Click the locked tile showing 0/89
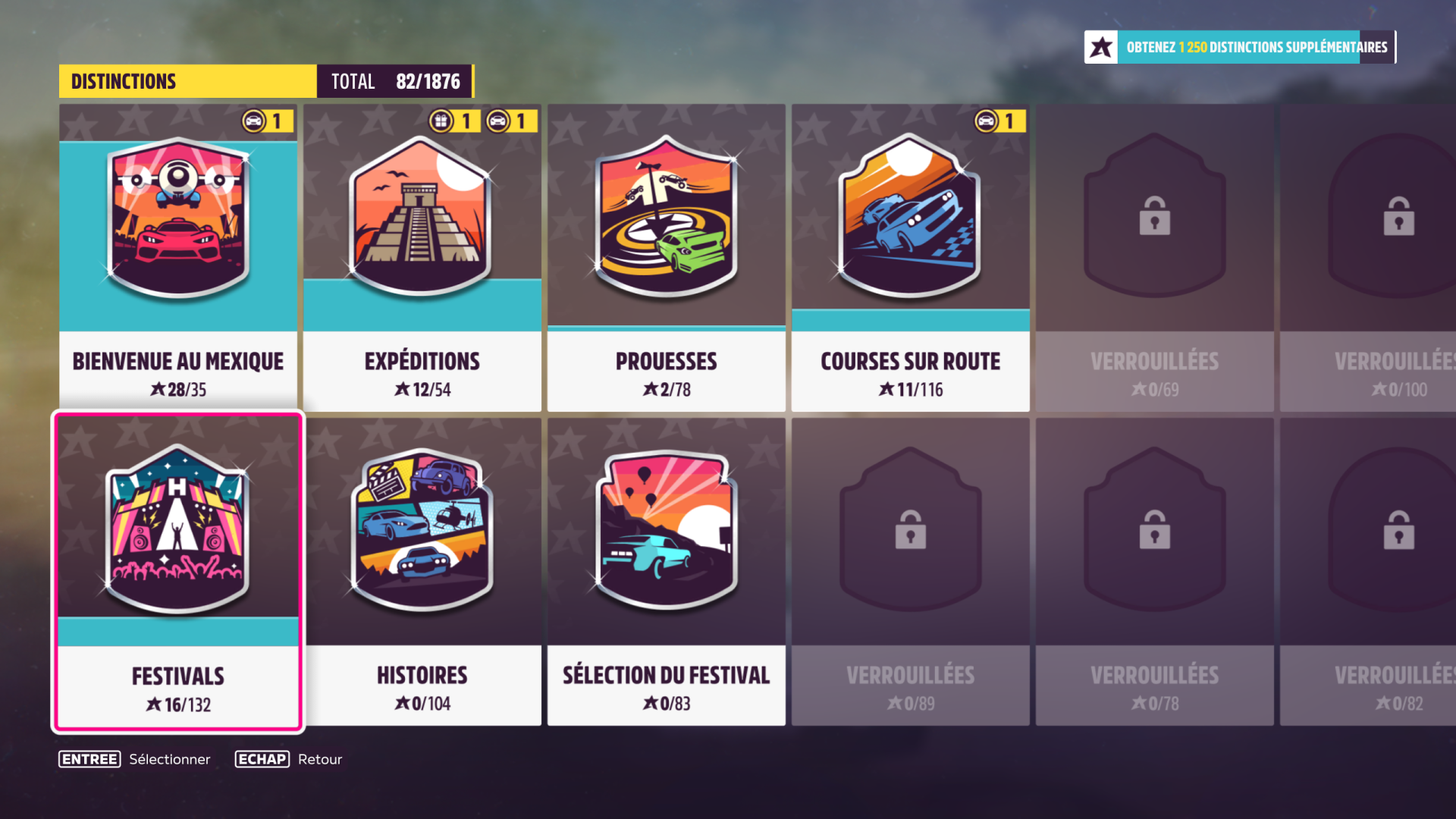This screenshot has width=1456, height=819. (x=911, y=573)
